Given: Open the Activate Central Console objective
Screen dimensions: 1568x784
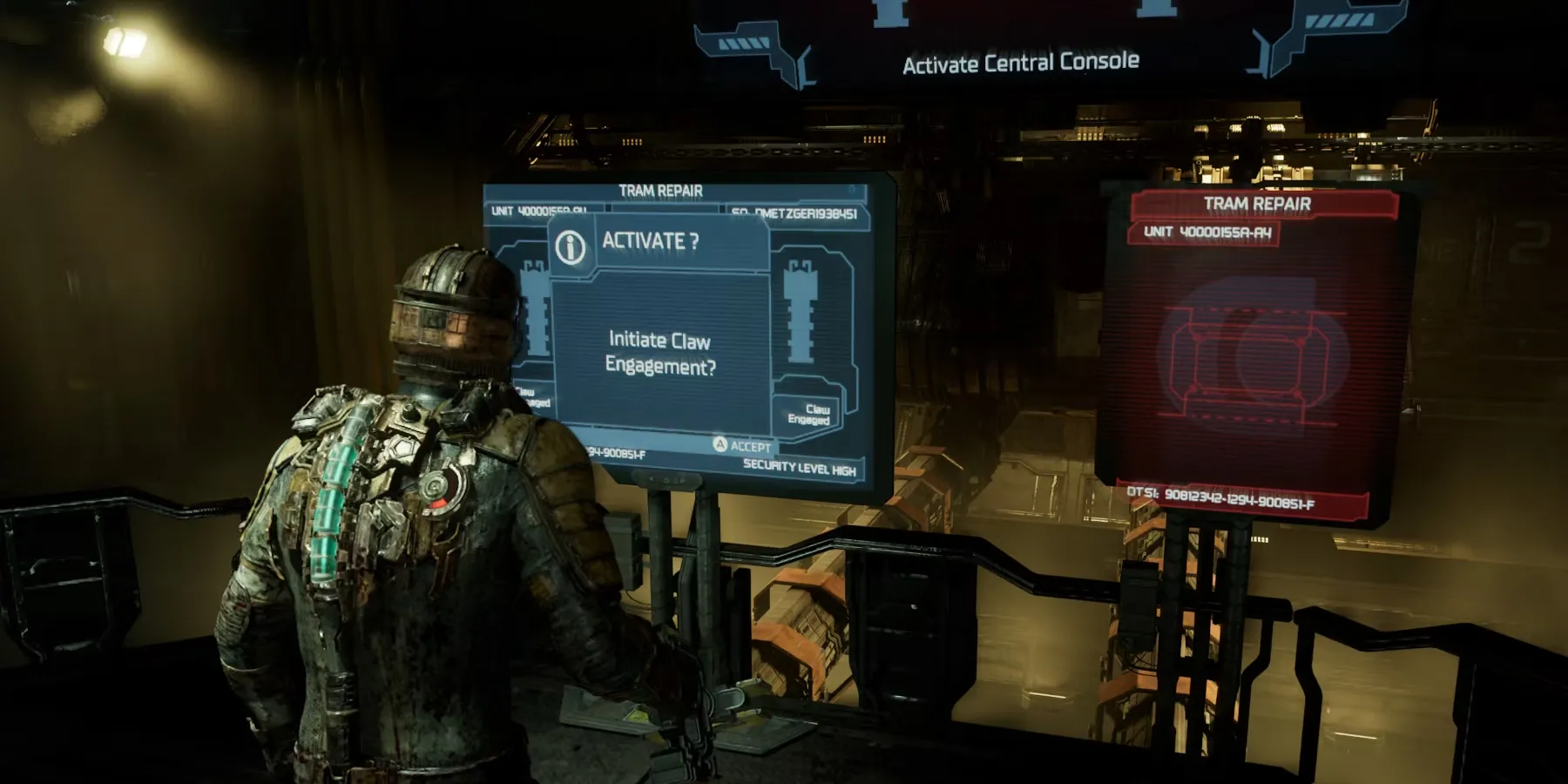Looking at the screenshot, I should point(1020,63).
